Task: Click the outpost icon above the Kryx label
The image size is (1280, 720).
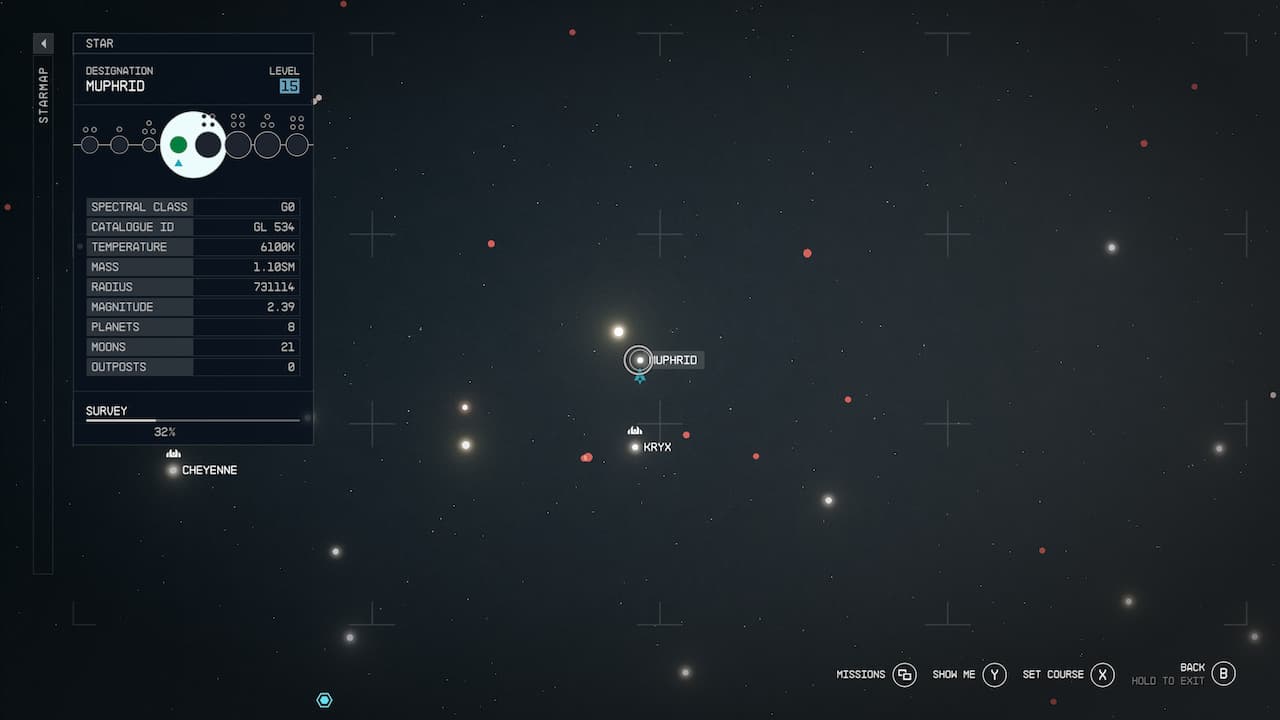Action: click(635, 429)
